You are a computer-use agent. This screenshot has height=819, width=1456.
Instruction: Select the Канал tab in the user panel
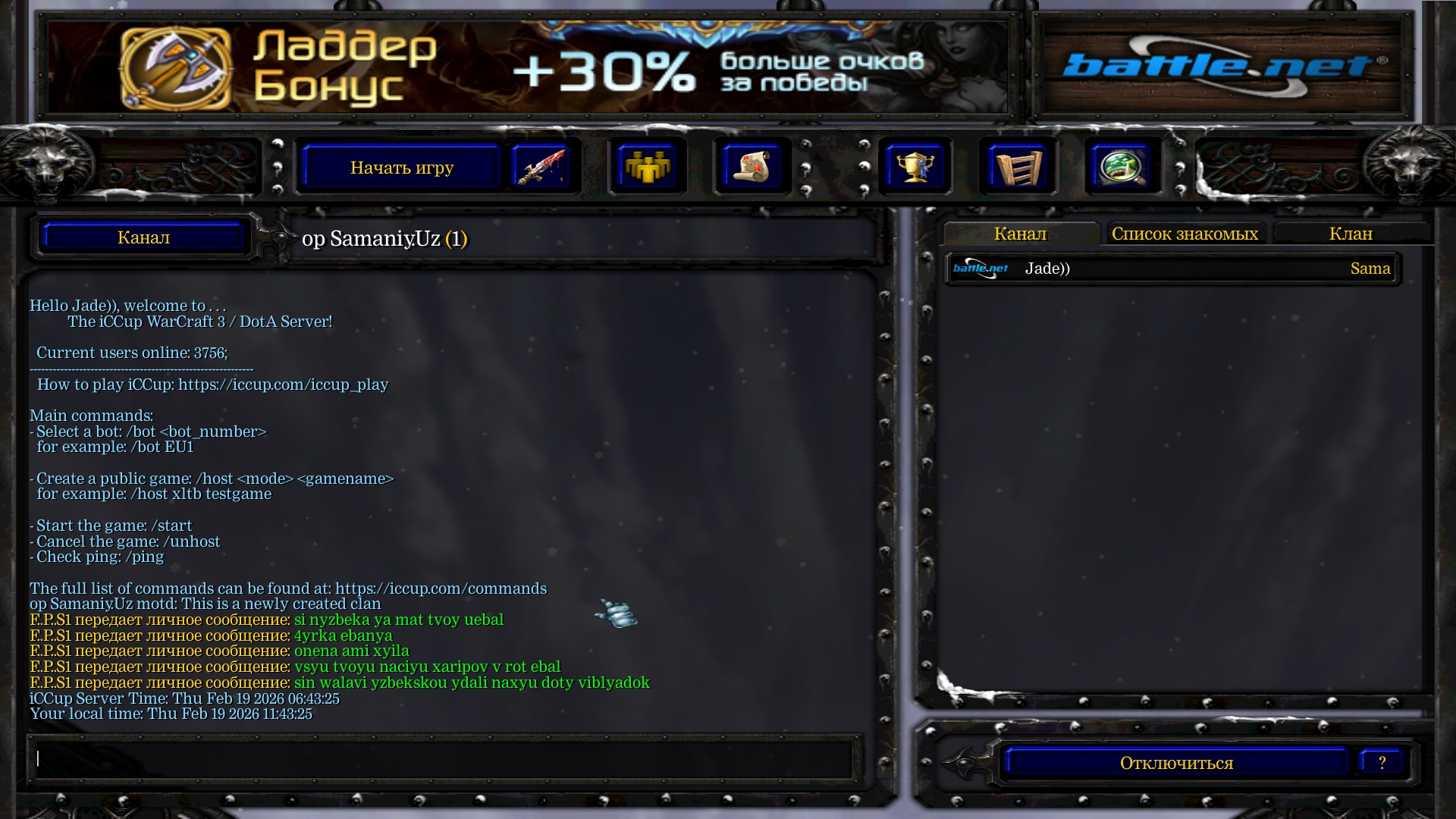(x=1020, y=234)
